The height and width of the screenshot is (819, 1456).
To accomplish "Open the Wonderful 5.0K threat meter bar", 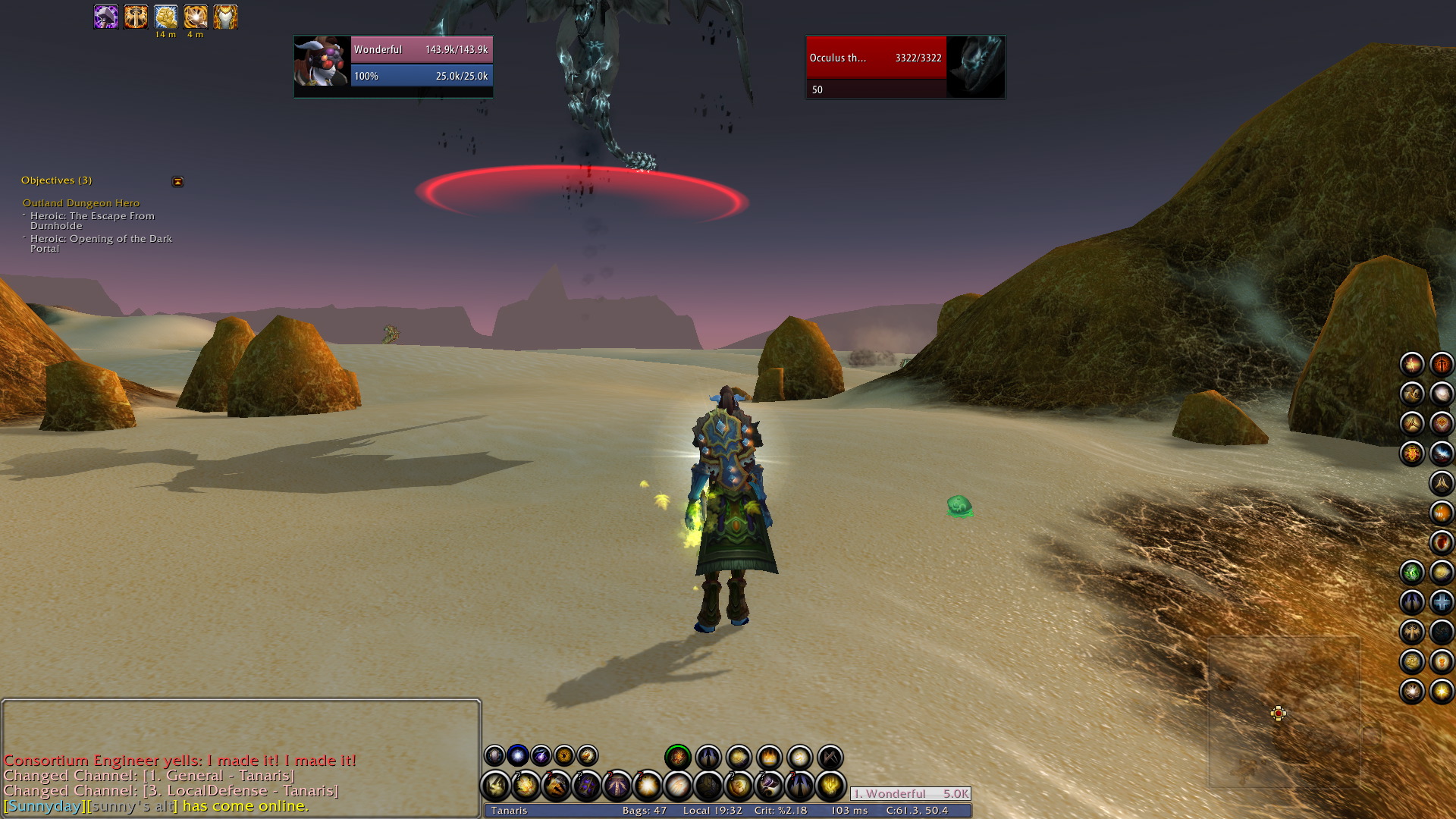I will pyautogui.click(x=910, y=794).
